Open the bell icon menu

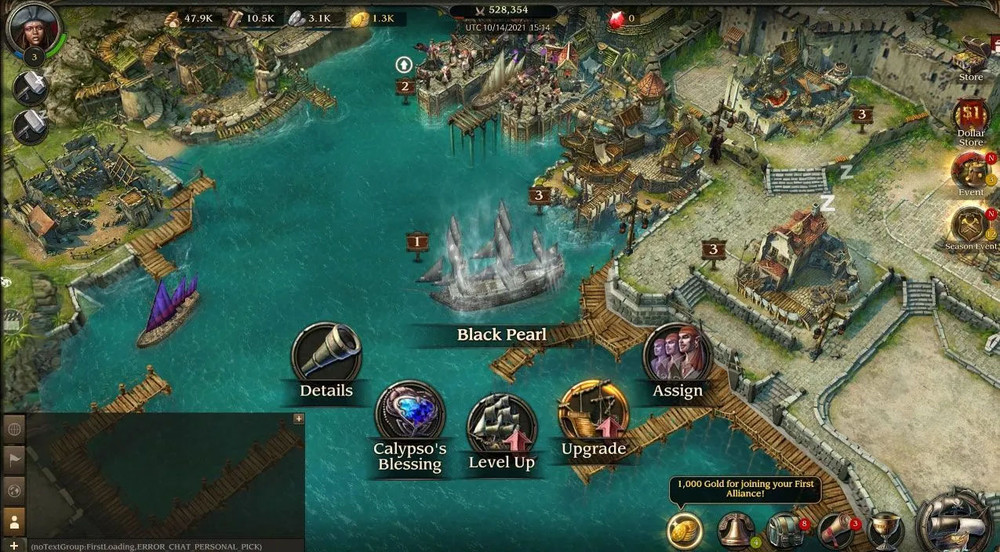(735, 530)
